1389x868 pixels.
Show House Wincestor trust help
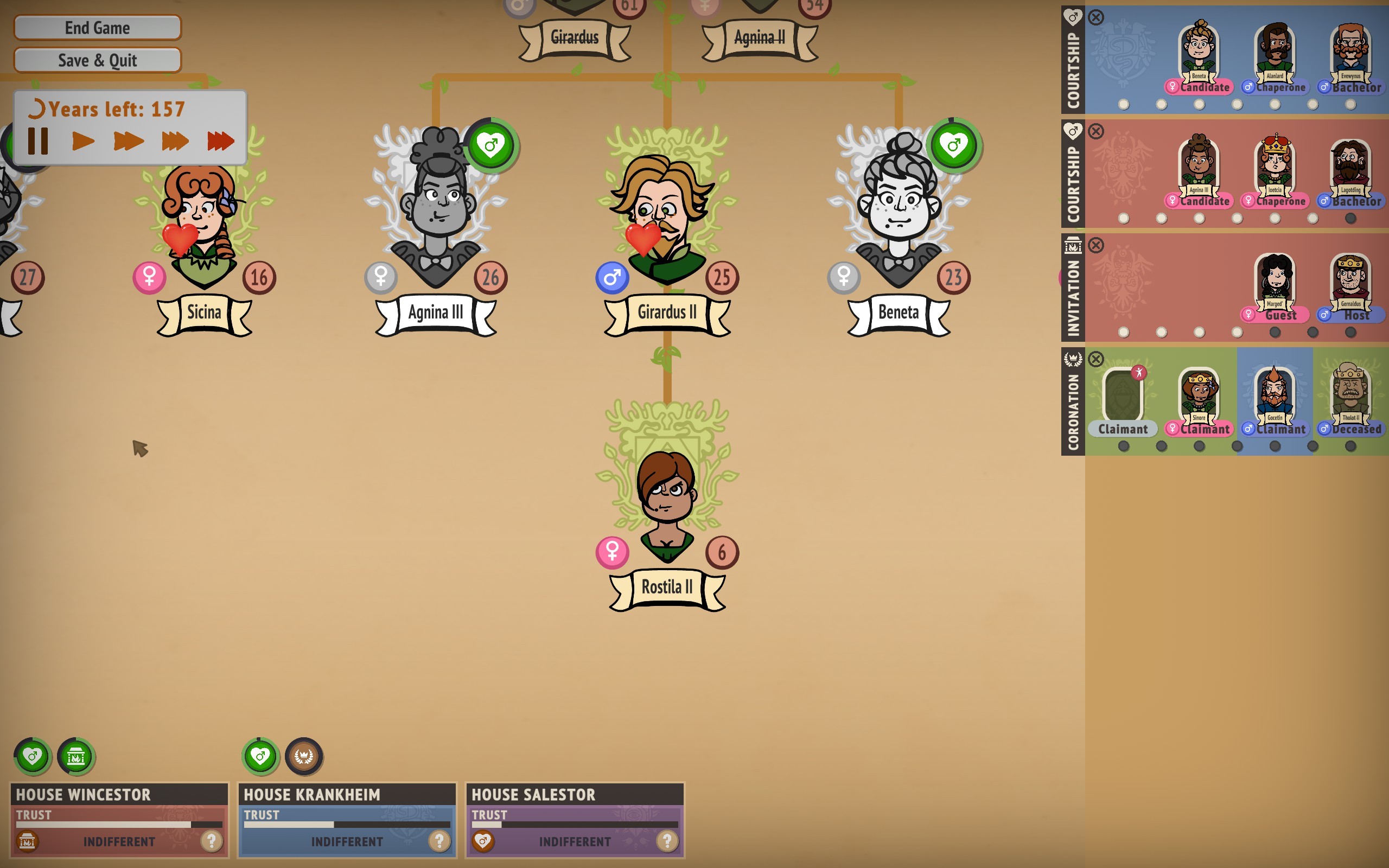click(x=211, y=841)
